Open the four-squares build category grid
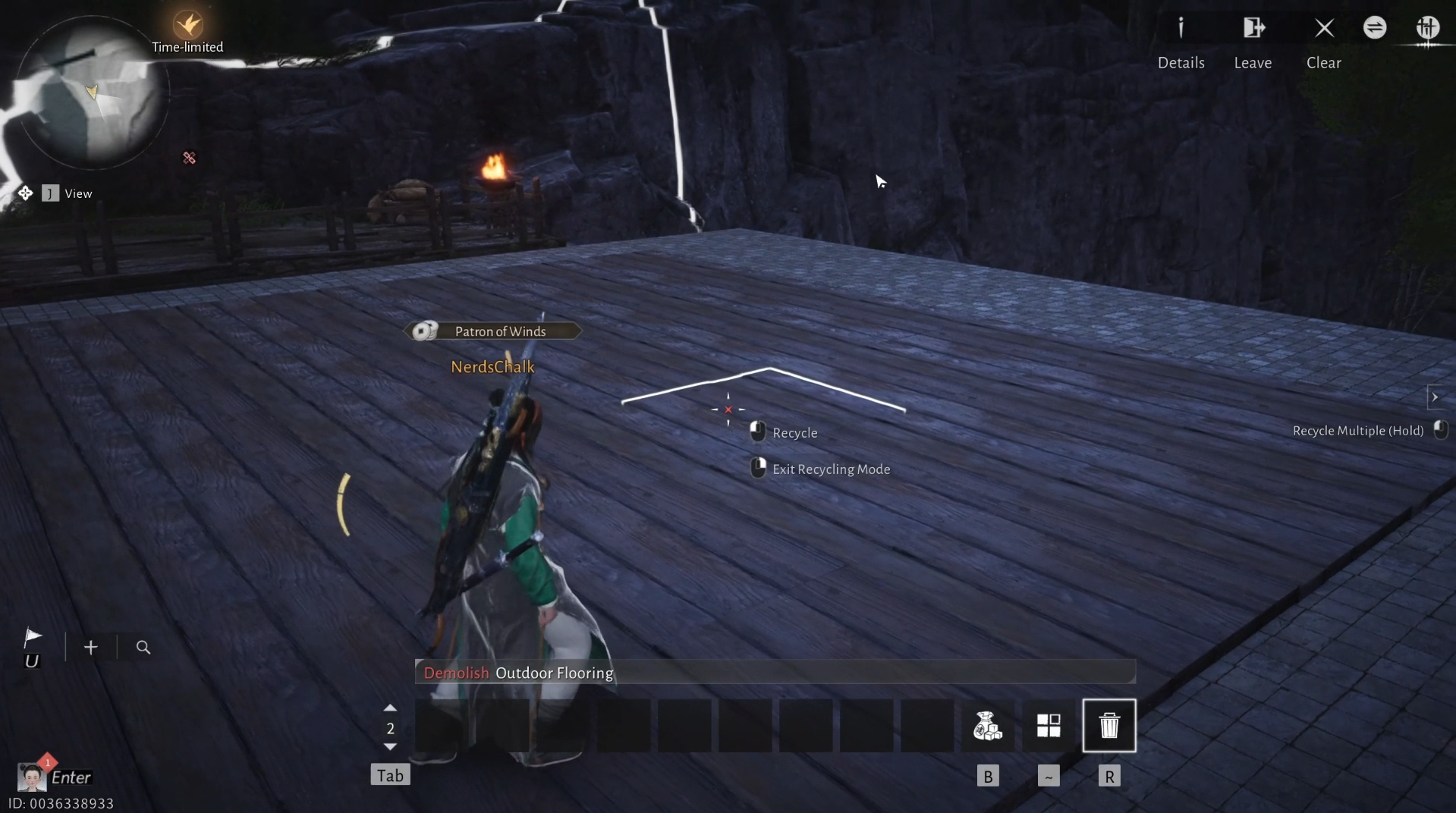1456x813 pixels. (x=1048, y=726)
